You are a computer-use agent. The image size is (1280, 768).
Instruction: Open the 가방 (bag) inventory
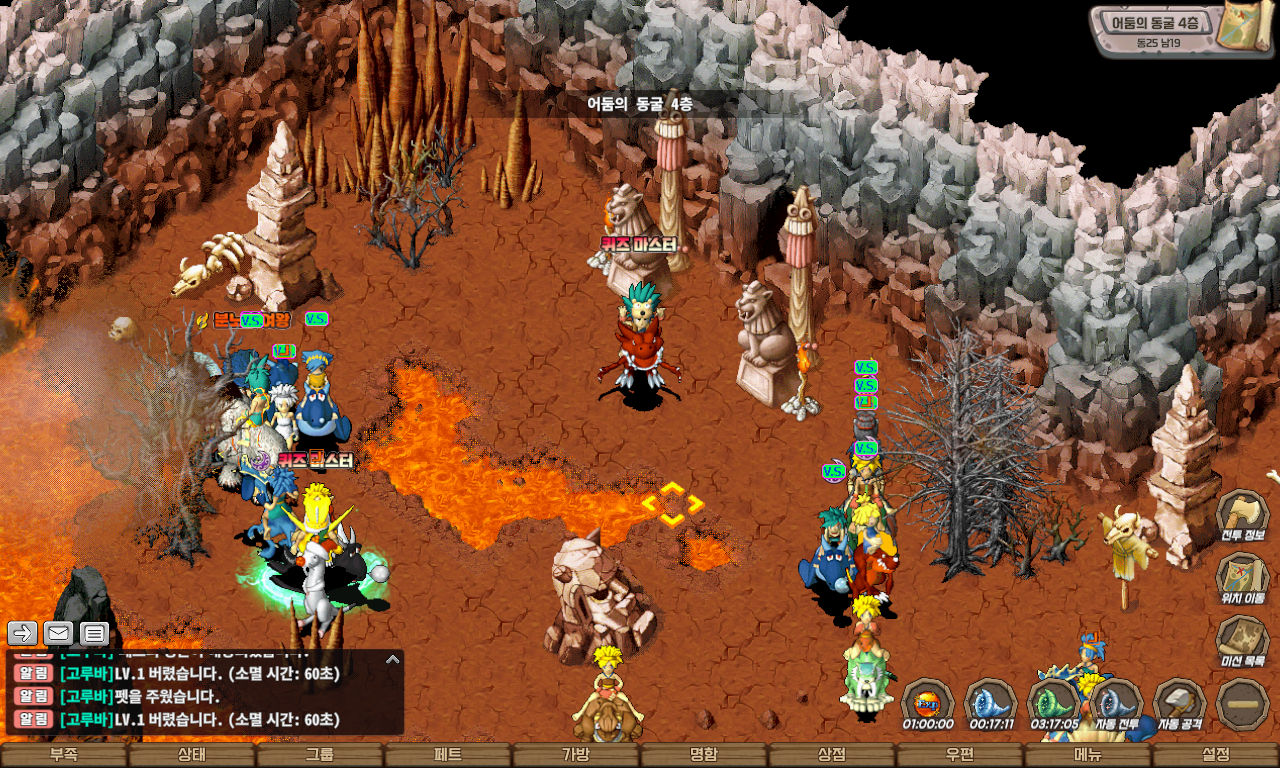pos(576,755)
